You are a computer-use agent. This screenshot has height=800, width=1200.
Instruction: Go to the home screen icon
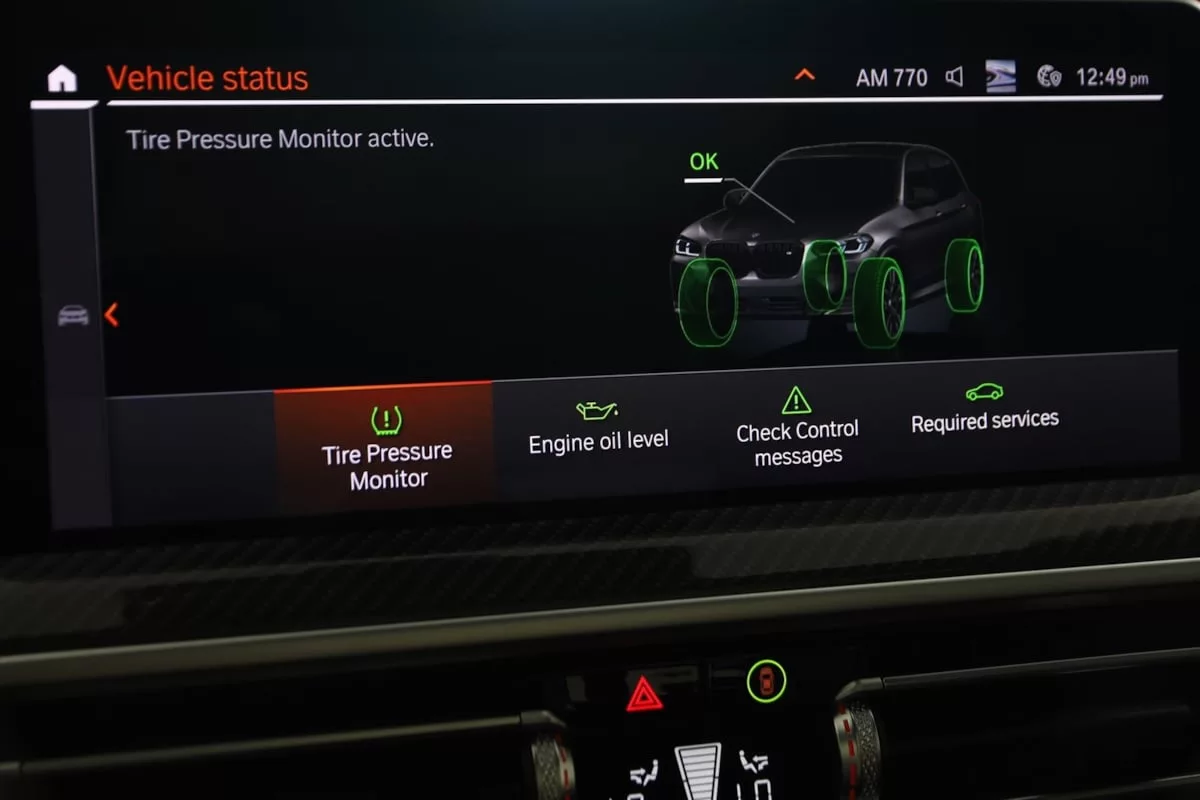click(62, 78)
